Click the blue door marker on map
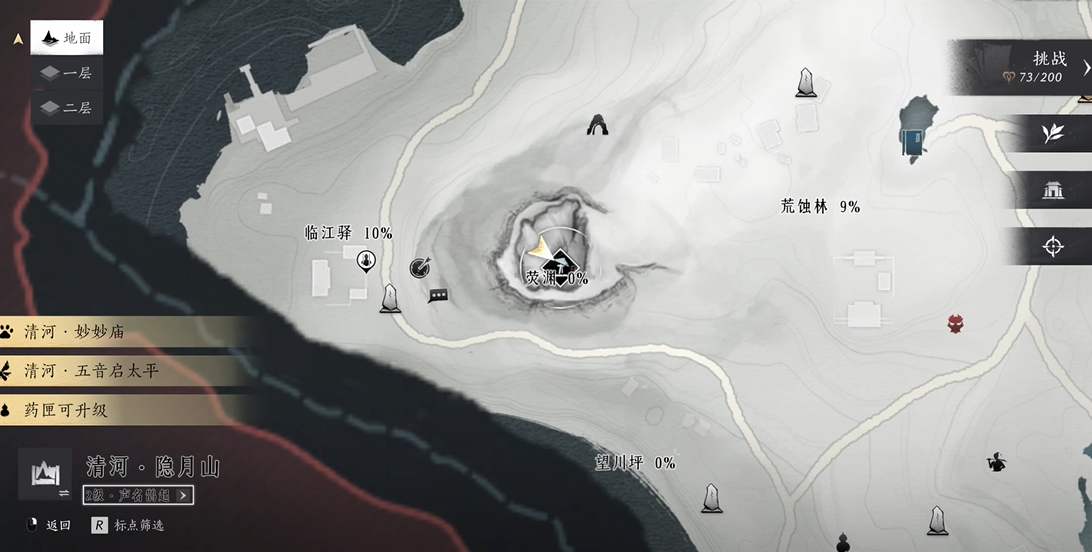The image size is (1092, 552). tap(911, 142)
